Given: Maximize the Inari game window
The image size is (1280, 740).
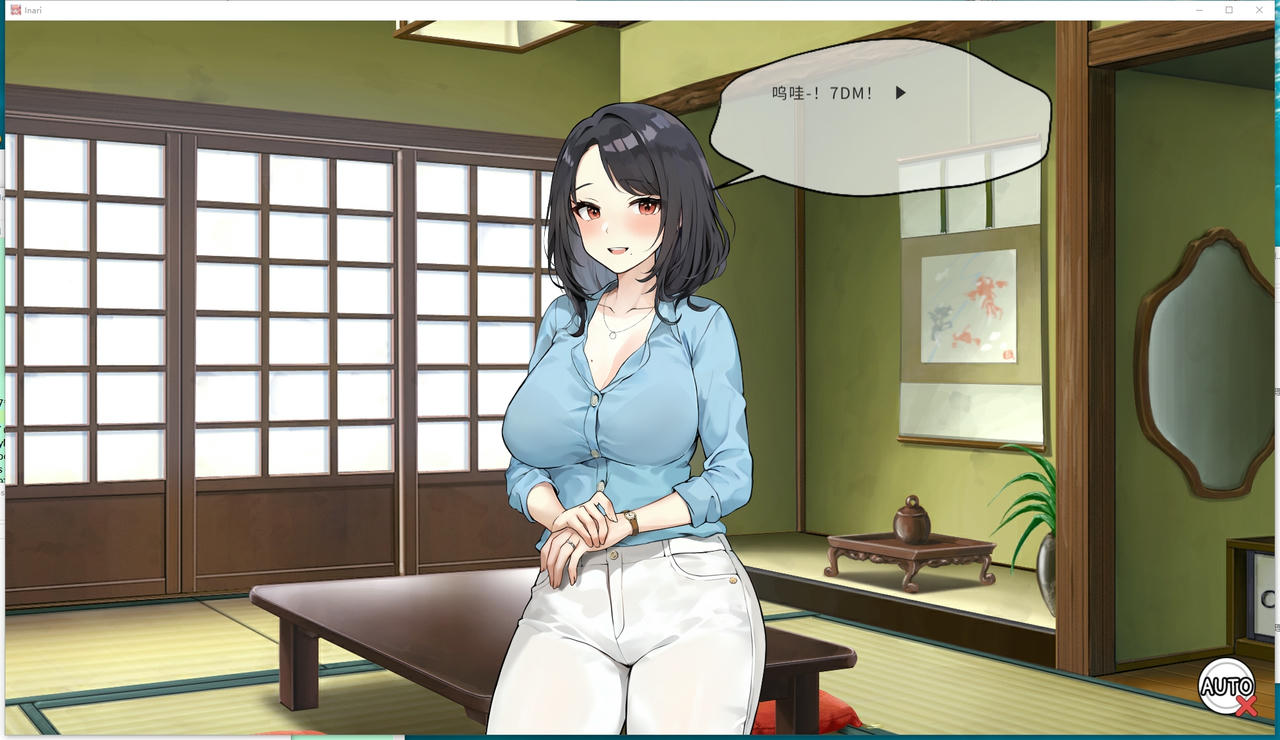Looking at the screenshot, I should pos(1228,9).
